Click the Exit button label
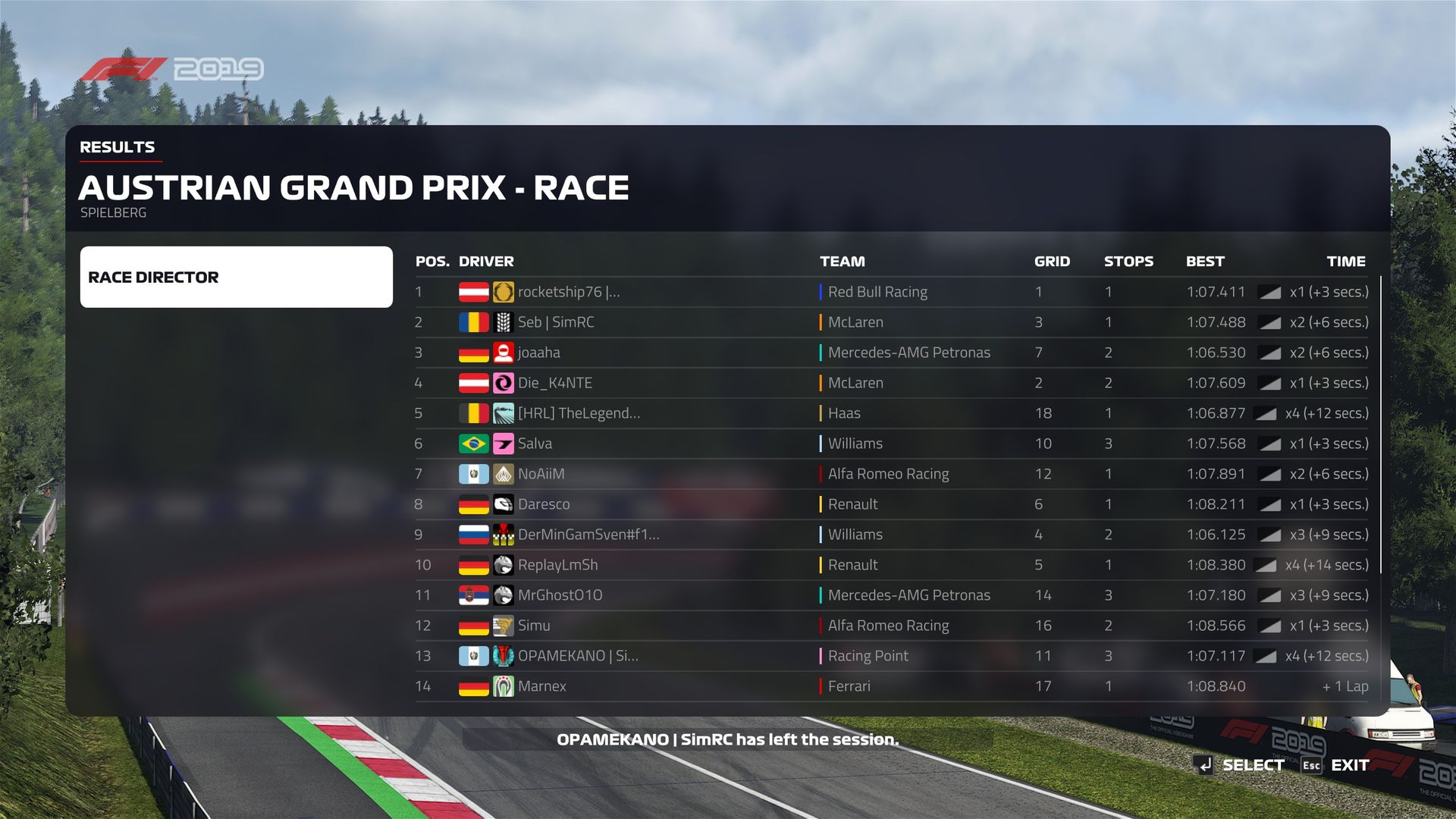The image size is (1456, 819). (x=1349, y=765)
